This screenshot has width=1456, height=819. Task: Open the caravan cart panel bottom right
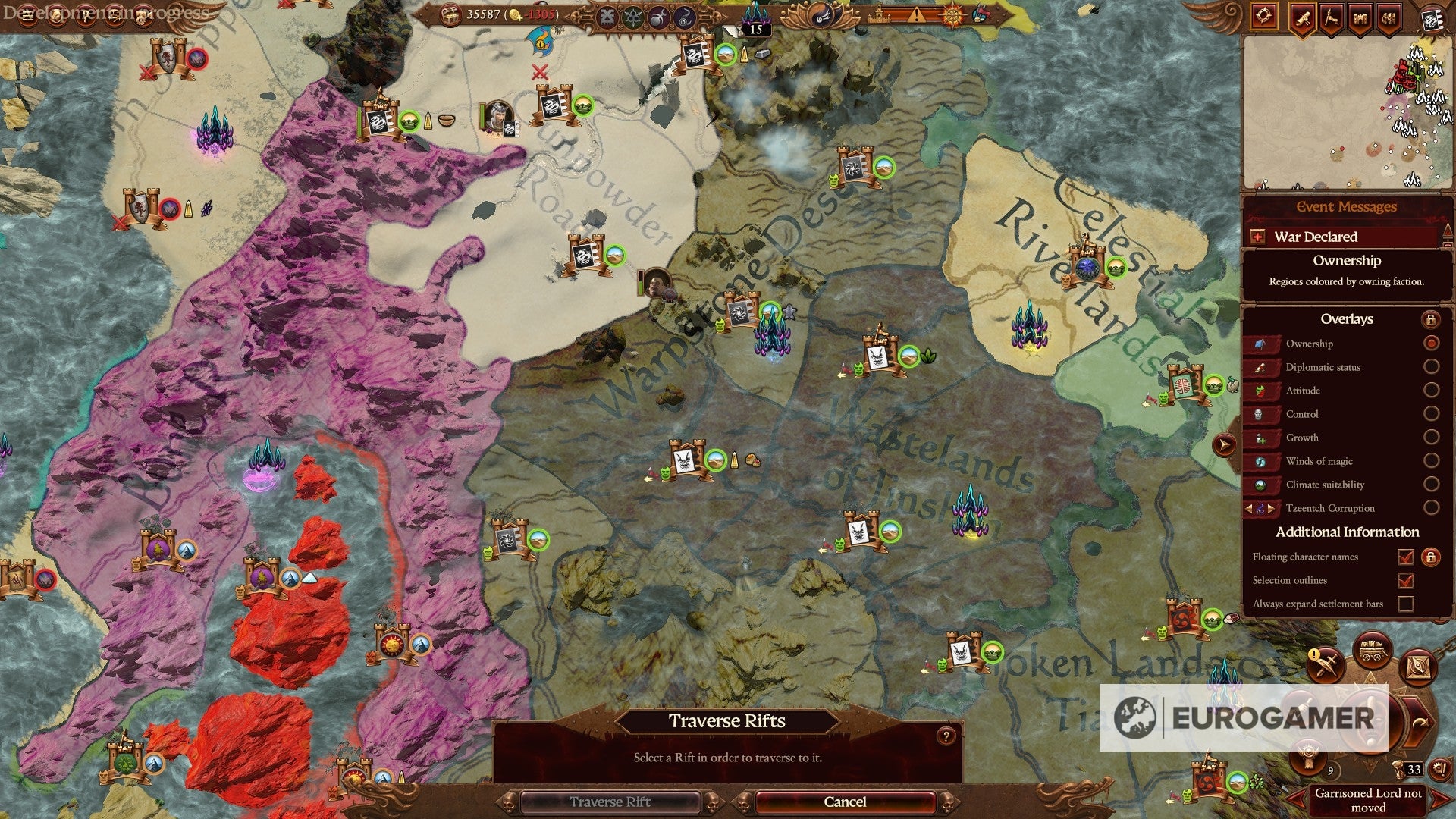(1370, 648)
